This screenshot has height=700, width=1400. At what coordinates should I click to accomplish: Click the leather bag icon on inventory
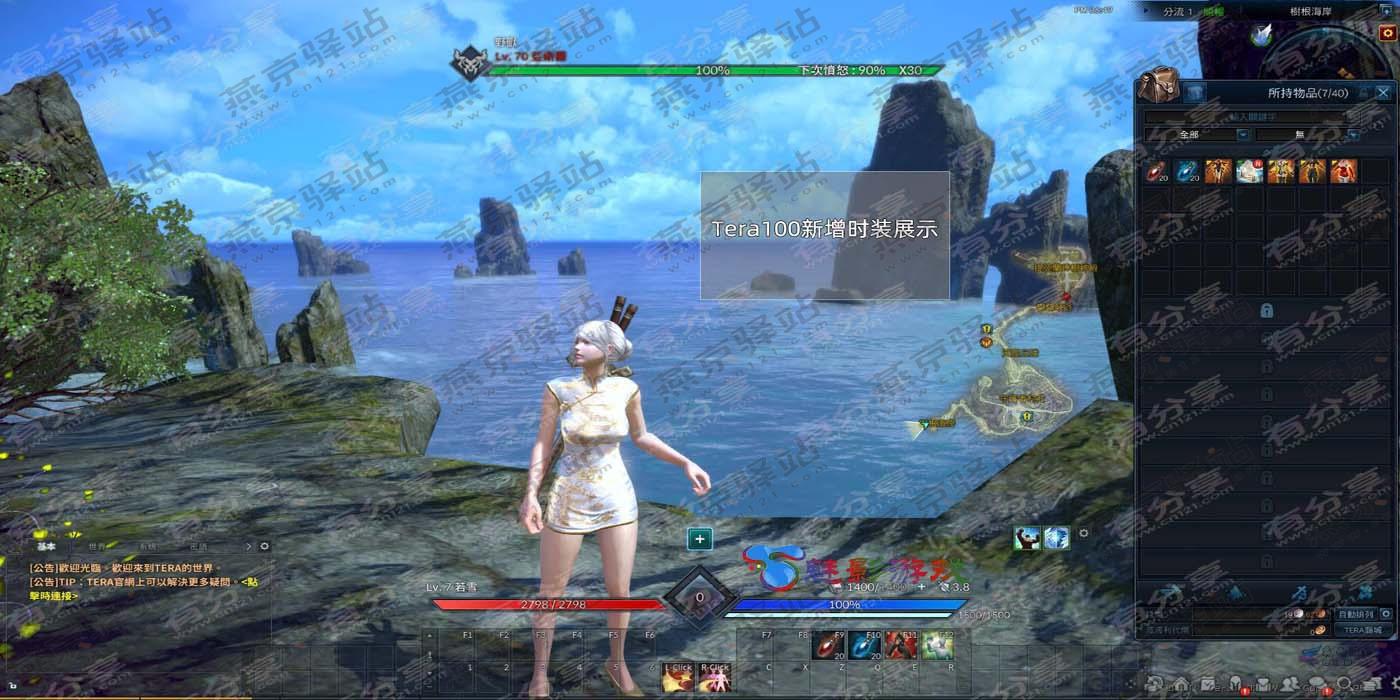pos(1160,87)
